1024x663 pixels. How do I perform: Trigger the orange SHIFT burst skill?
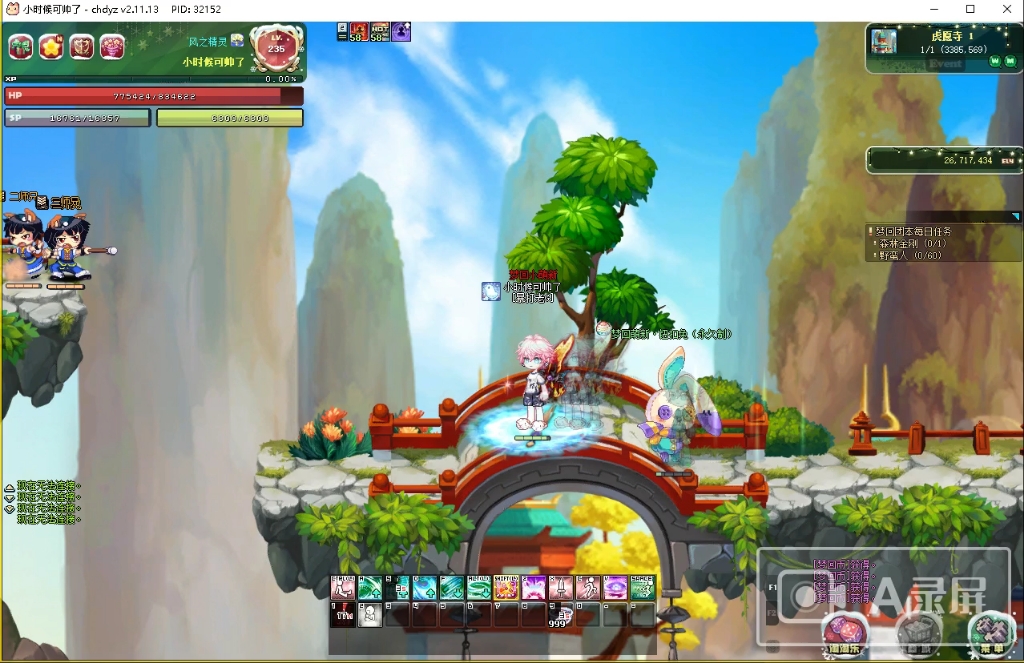pyautogui.click(x=506, y=588)
